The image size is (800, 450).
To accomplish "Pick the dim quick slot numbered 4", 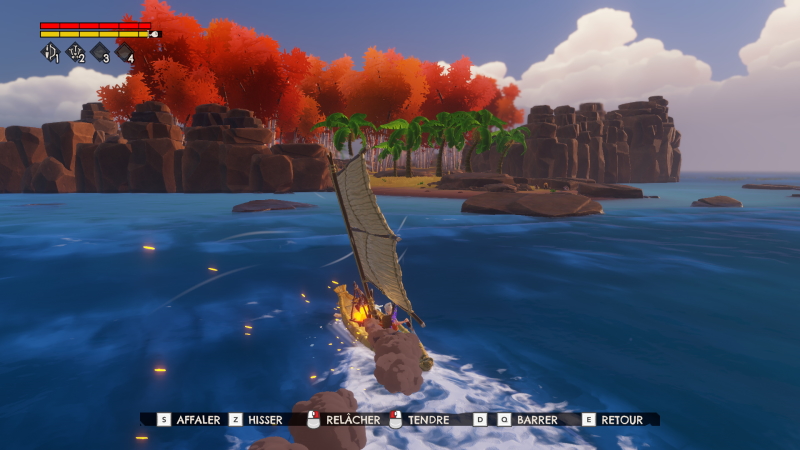I will (x=125, y=52).
